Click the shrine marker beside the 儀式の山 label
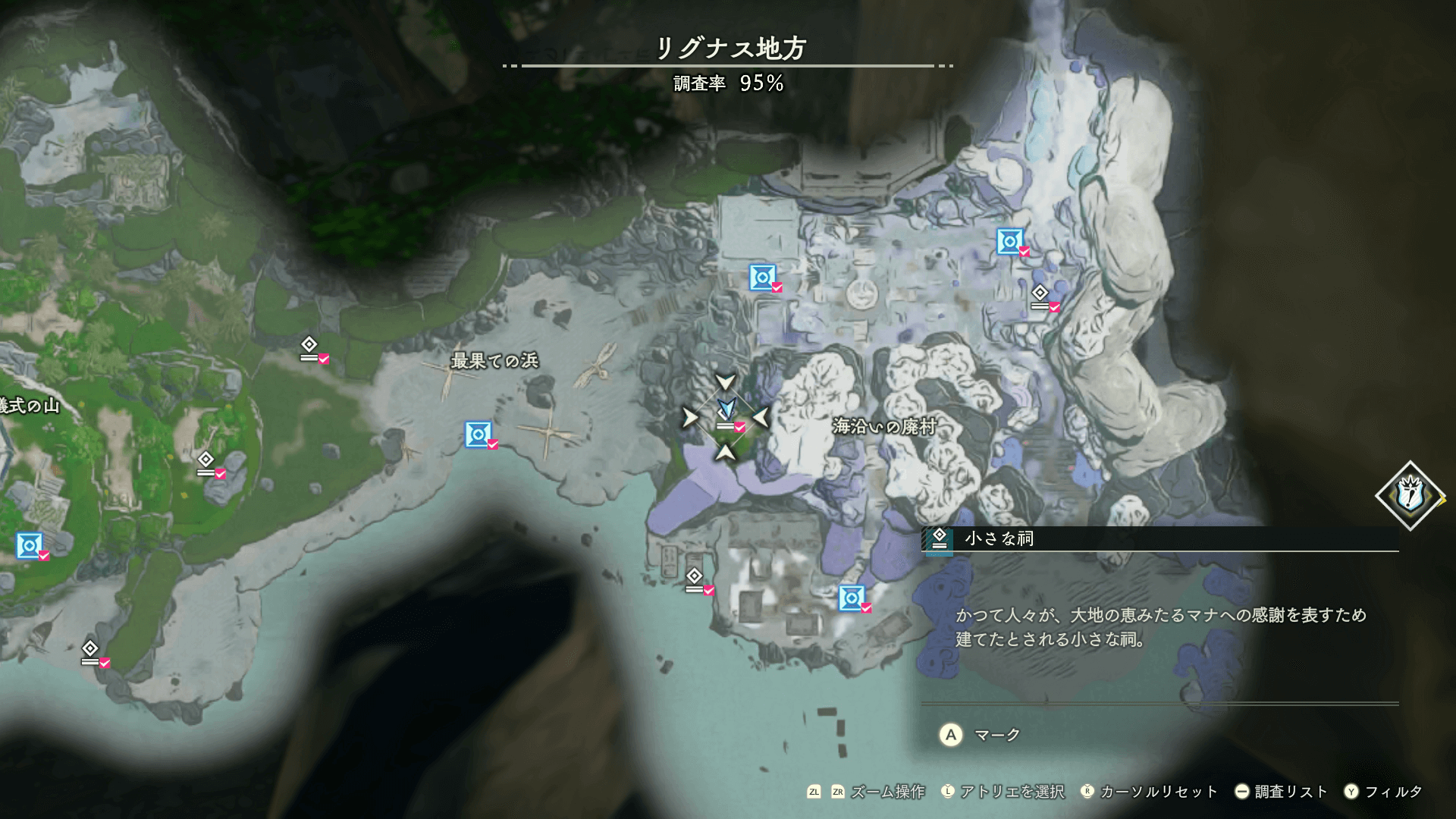The width and height of the screenshot is (1456, 819). (x=206, y=463)
